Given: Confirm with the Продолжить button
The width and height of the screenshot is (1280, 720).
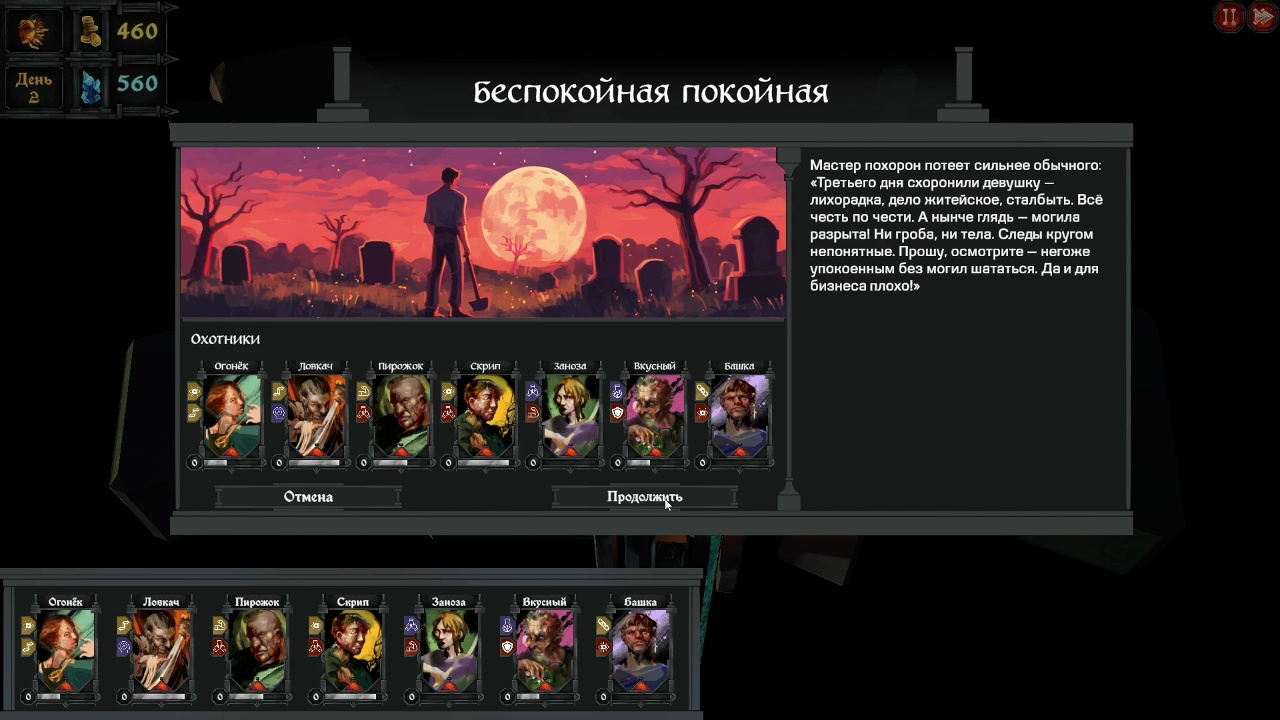Looking at the screenshot, I should [644, 497].
